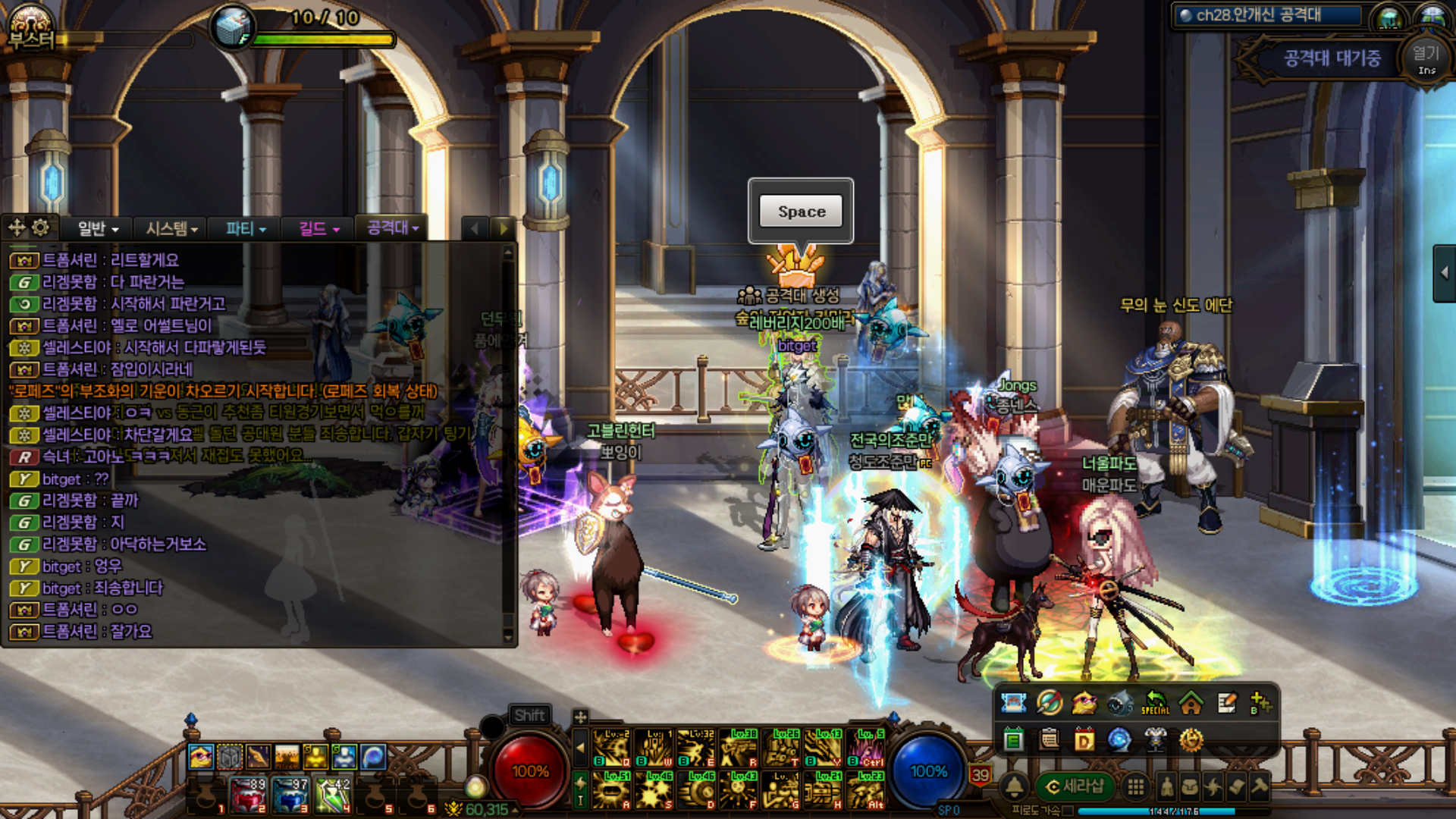
Task: Open the inventory bag icon
Action: pyautogui.click(x=1190, y=787)
